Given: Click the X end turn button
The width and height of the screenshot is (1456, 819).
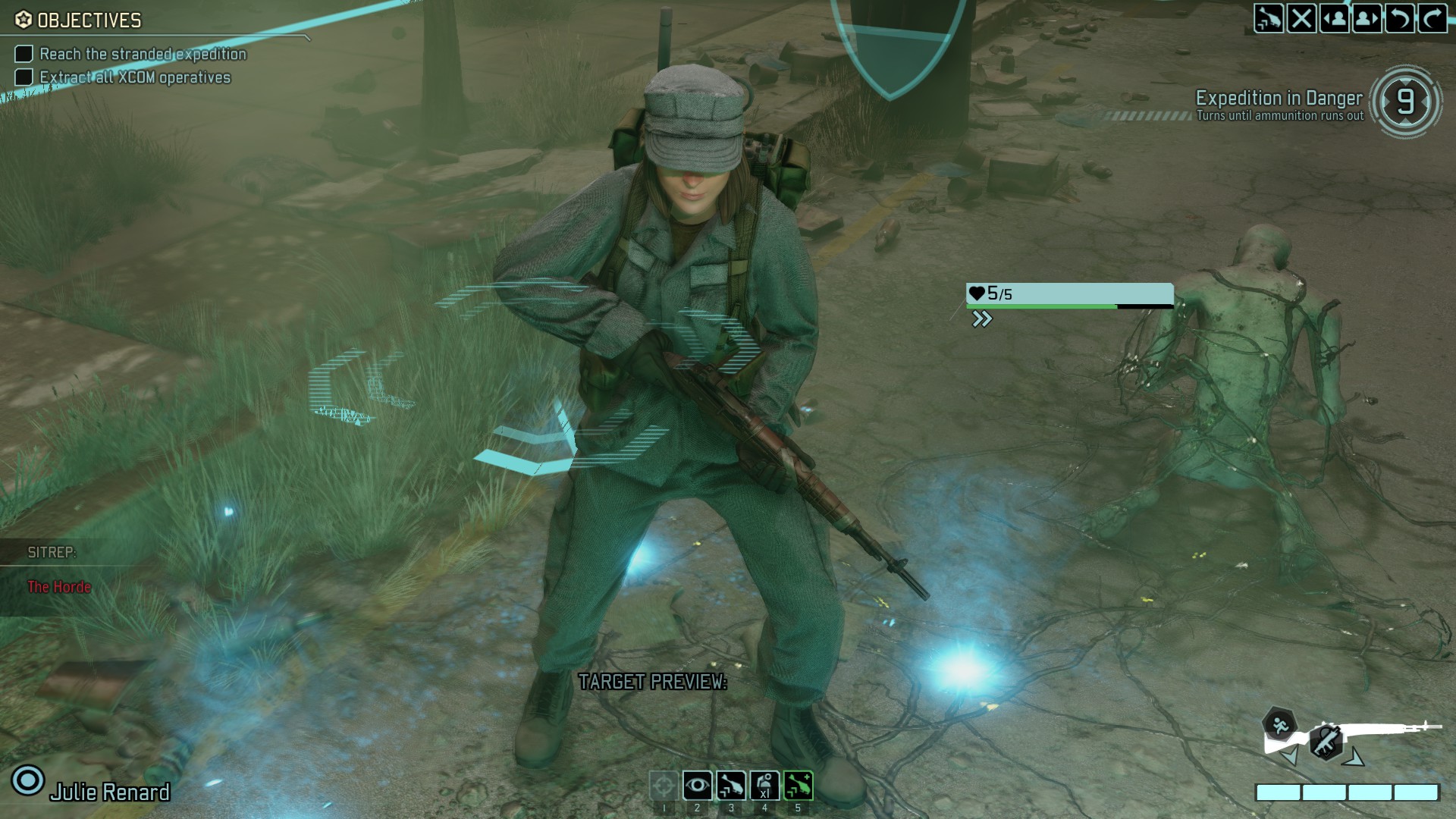Looking at the screenshot, I should coord(1301,18).
